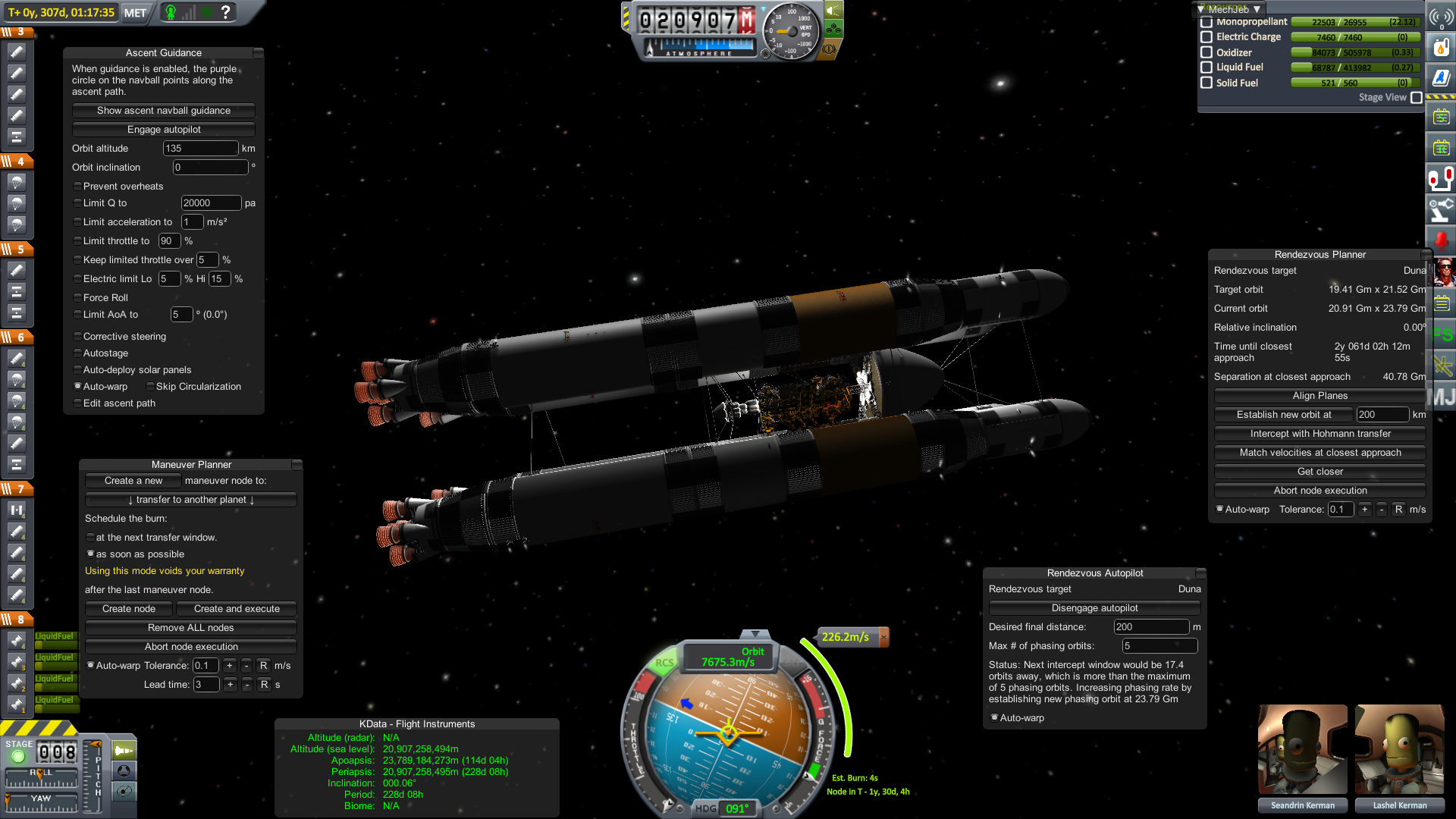Edit the Orbit altitude field
The image size is (1456, 819).
click(200, 149)
